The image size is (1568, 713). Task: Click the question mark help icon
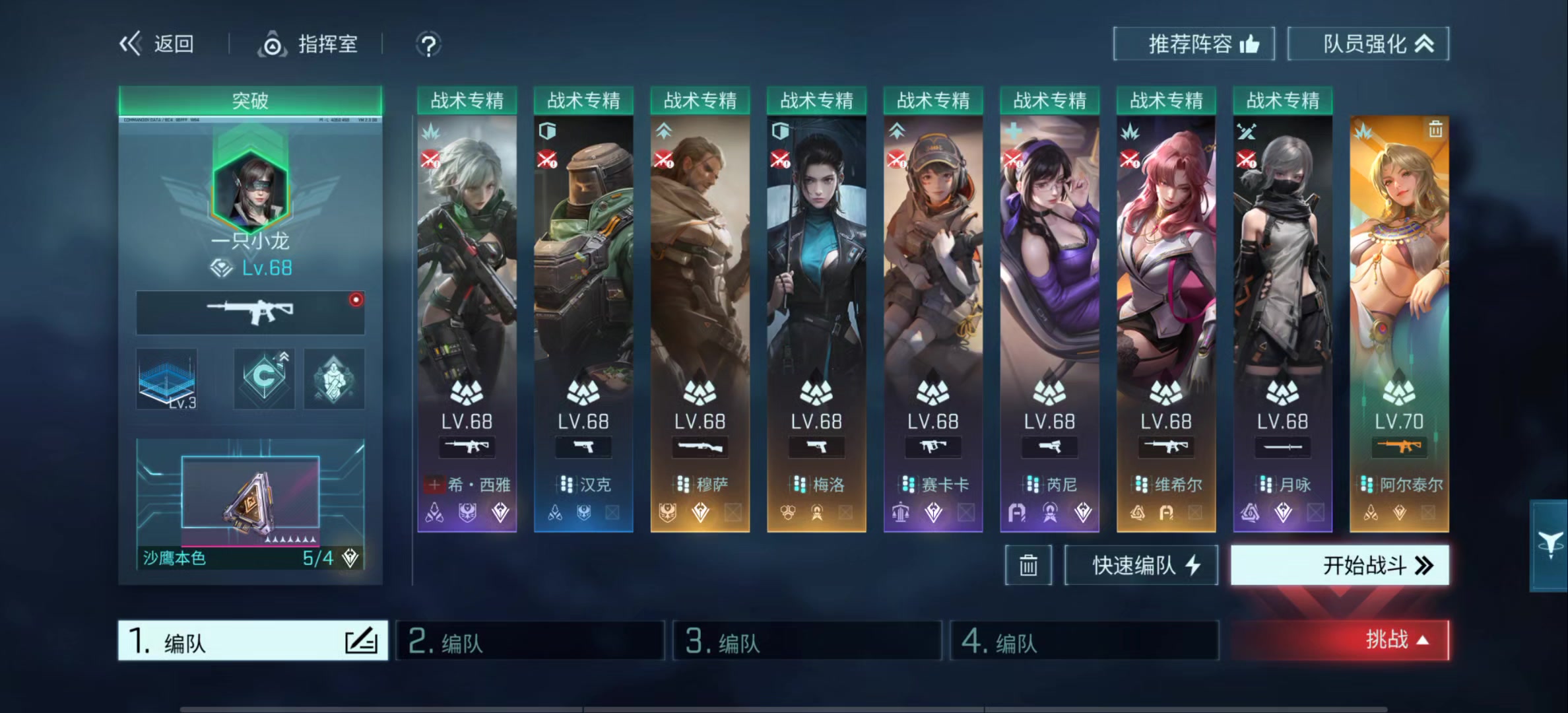pos(428,45)
